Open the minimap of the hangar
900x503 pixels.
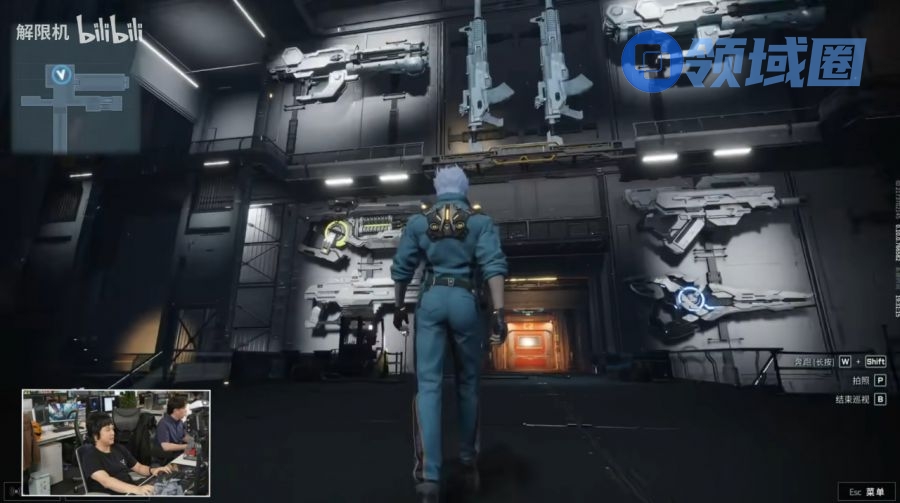75,98
